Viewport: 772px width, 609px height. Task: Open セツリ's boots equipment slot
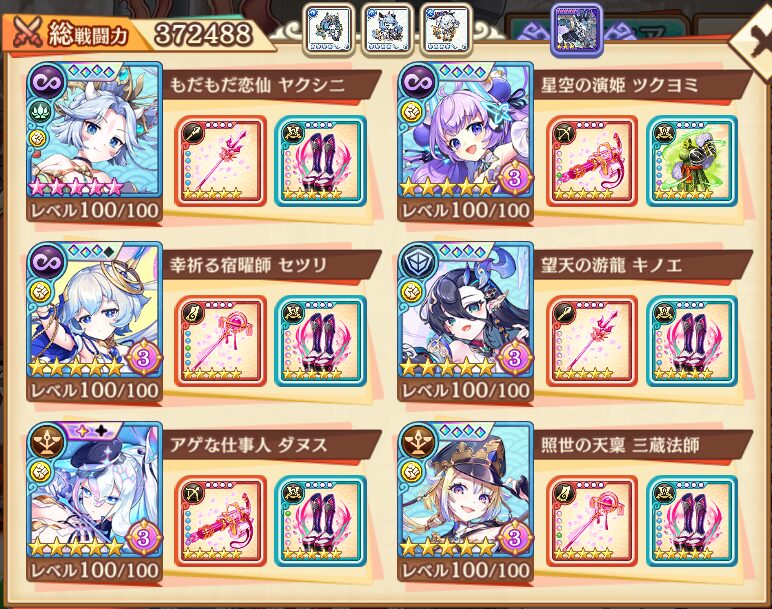tap(319, 340)
